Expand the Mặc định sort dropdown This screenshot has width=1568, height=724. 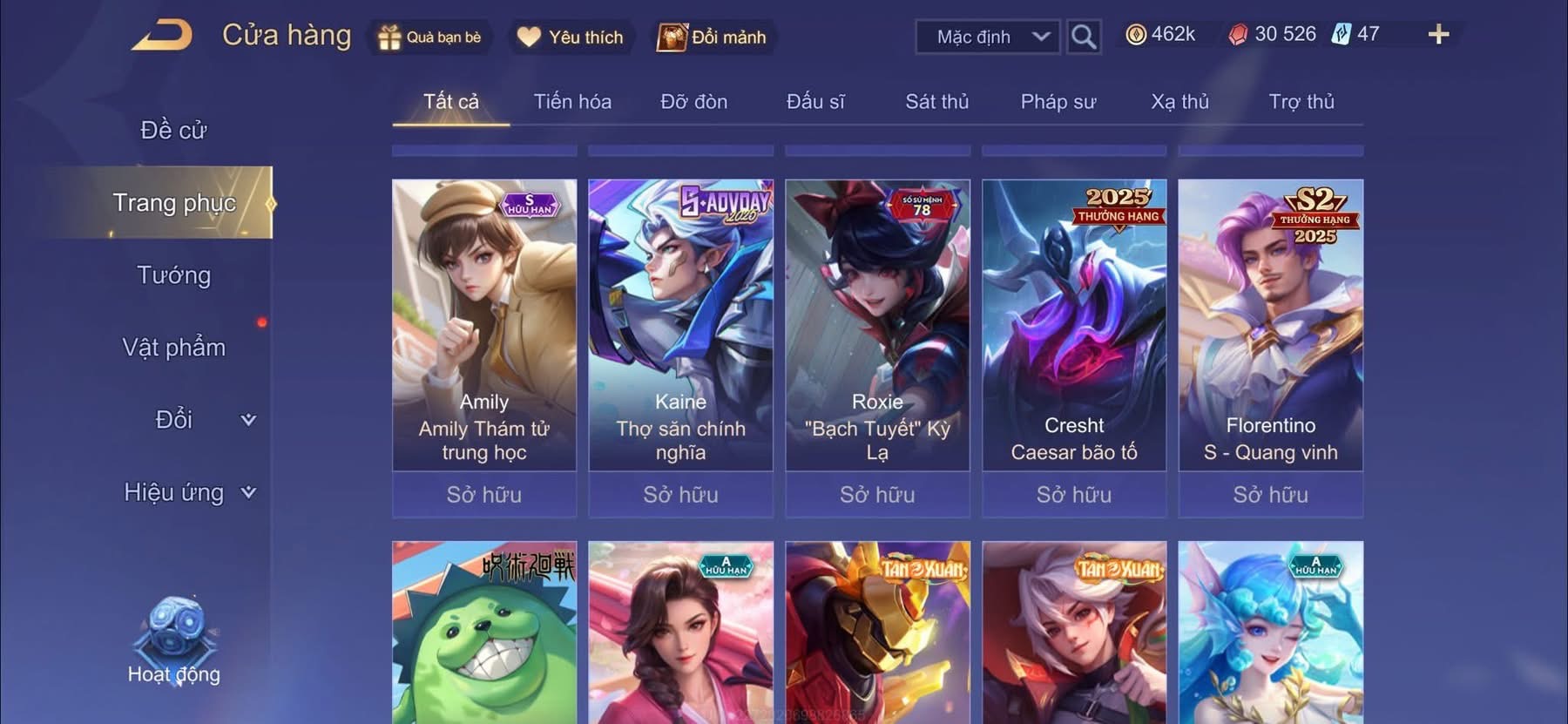click(x=988, y=37)
